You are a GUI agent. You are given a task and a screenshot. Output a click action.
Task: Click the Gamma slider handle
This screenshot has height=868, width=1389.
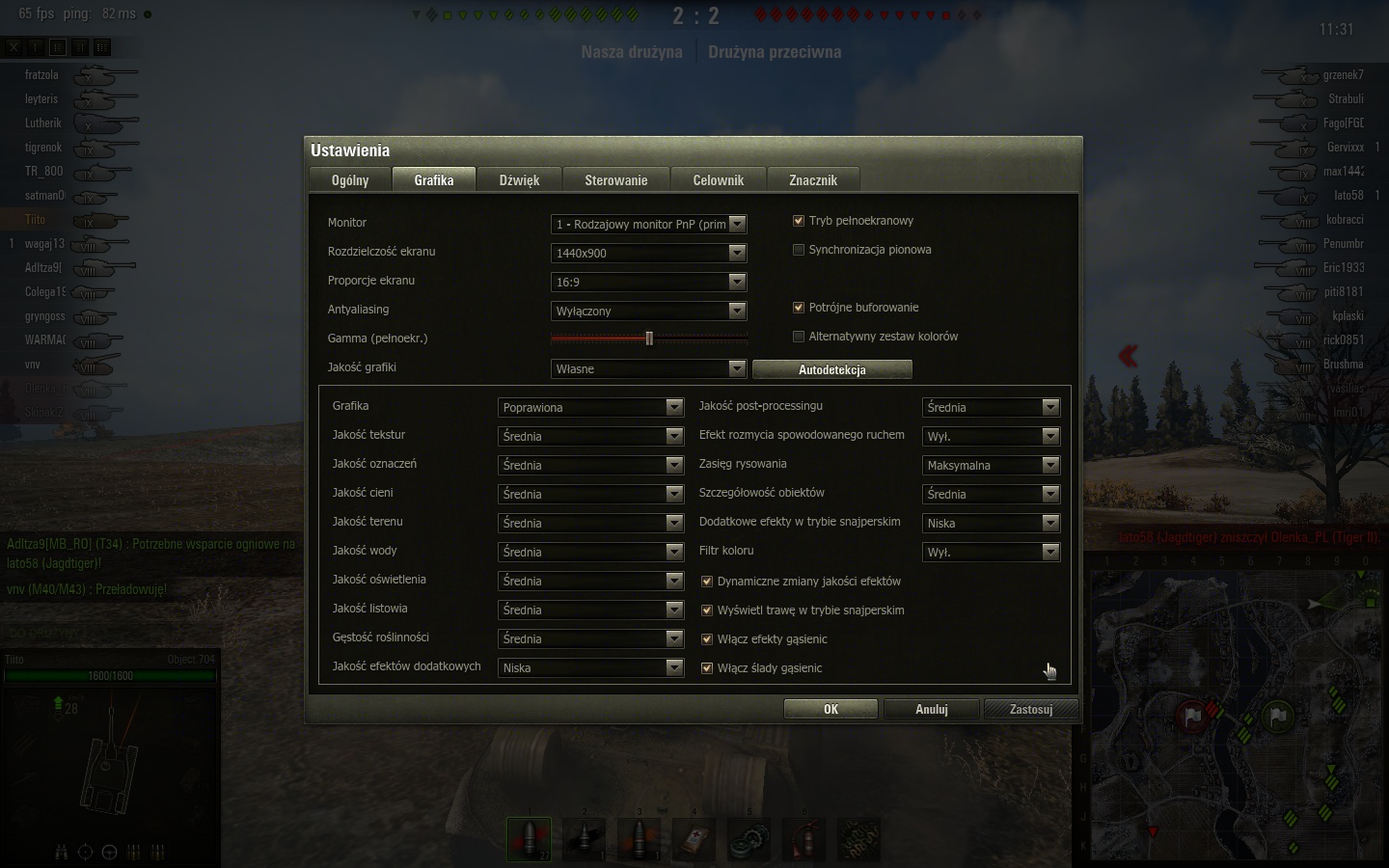(x=649, y=339)
